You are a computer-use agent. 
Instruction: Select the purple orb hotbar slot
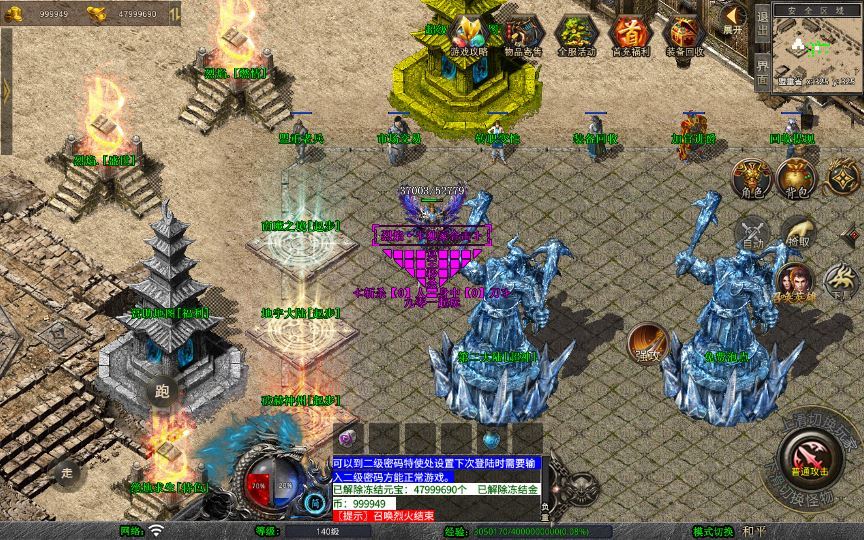coord(349,438)
